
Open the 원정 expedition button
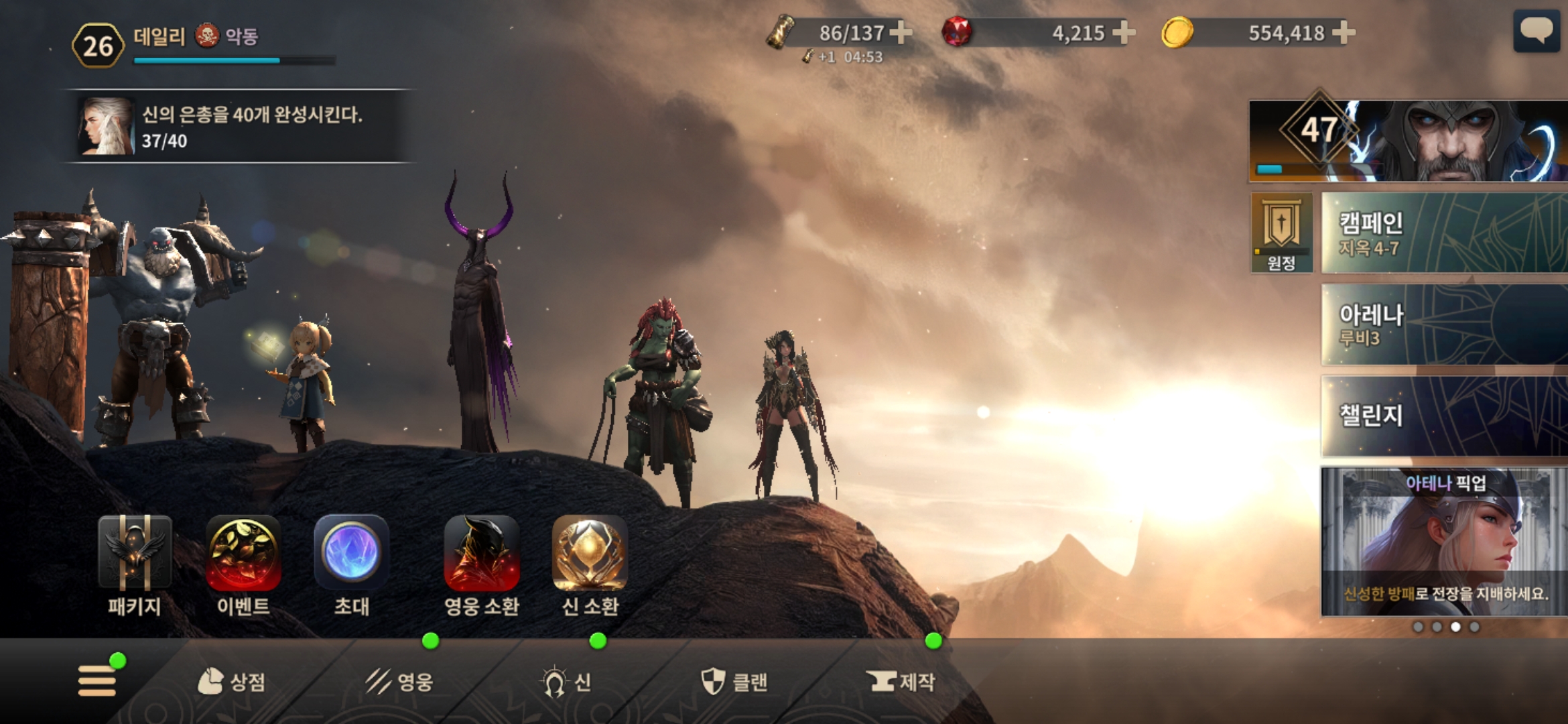coord(1281,233)
